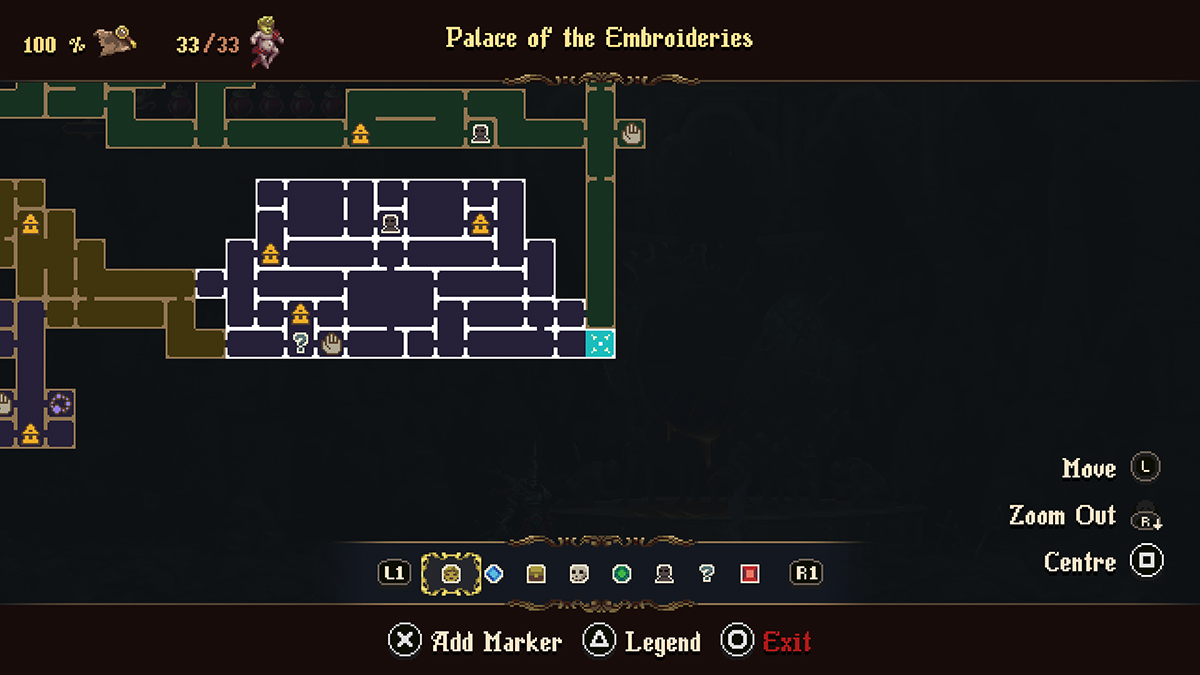Click the purple swirl portal icon on the map
Image resolution: width=1200 pixels, height=675 pixels.
[x=60, y=404]
